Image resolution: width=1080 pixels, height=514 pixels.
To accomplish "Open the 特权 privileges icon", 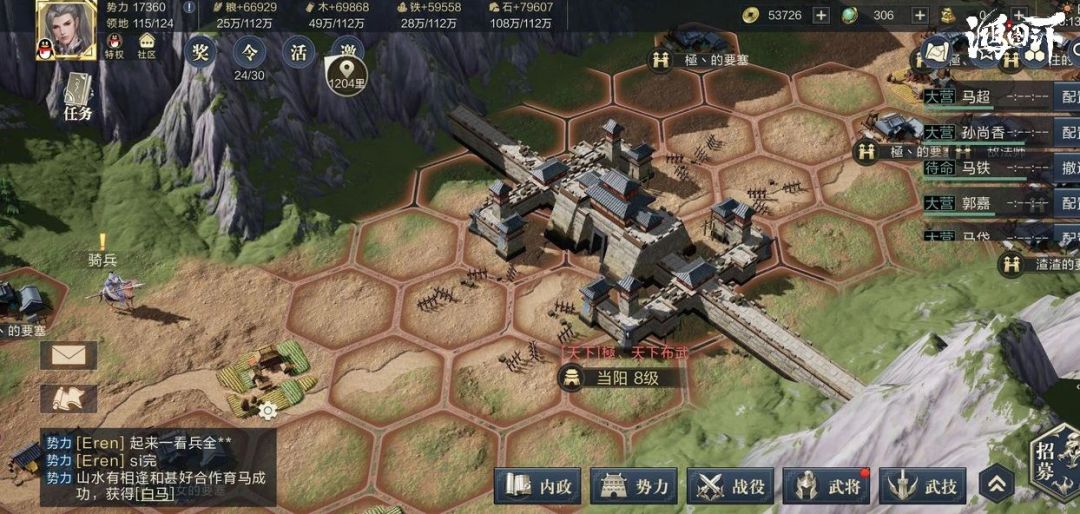I will point(114,46).
